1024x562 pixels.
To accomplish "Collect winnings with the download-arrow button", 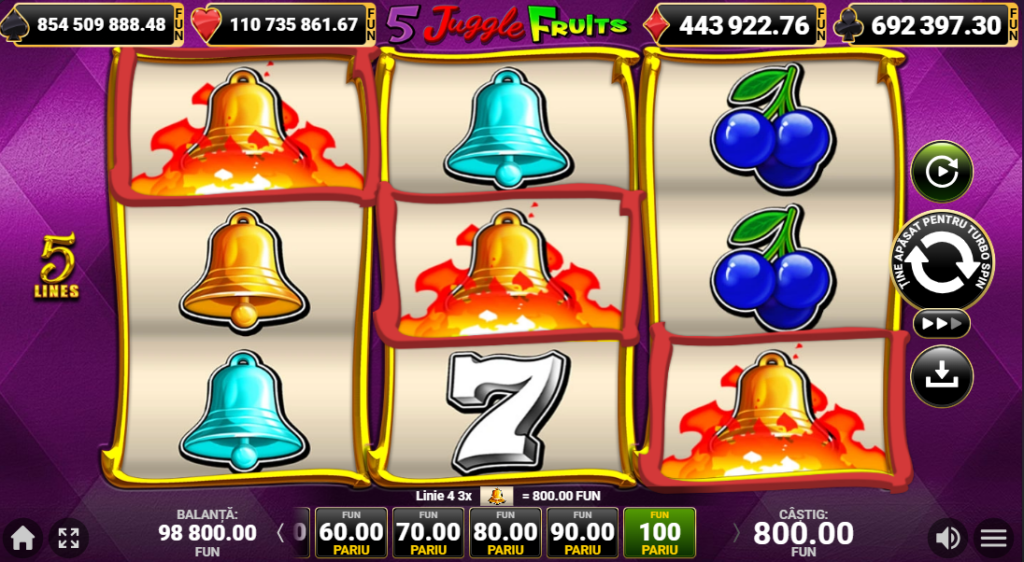I will coord(941,375).
